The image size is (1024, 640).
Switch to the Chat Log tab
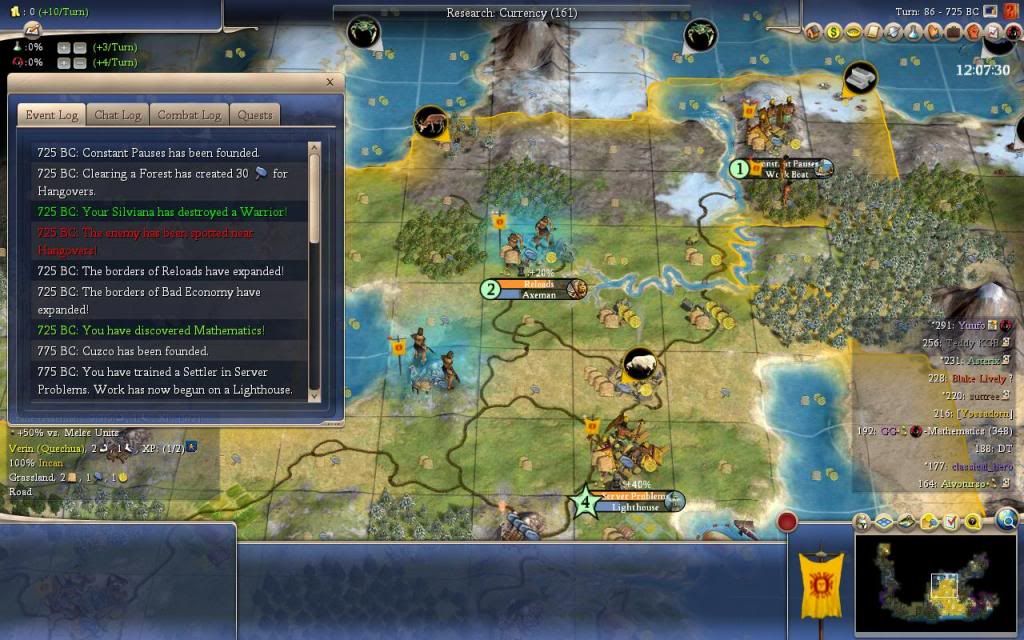point(117,115)
